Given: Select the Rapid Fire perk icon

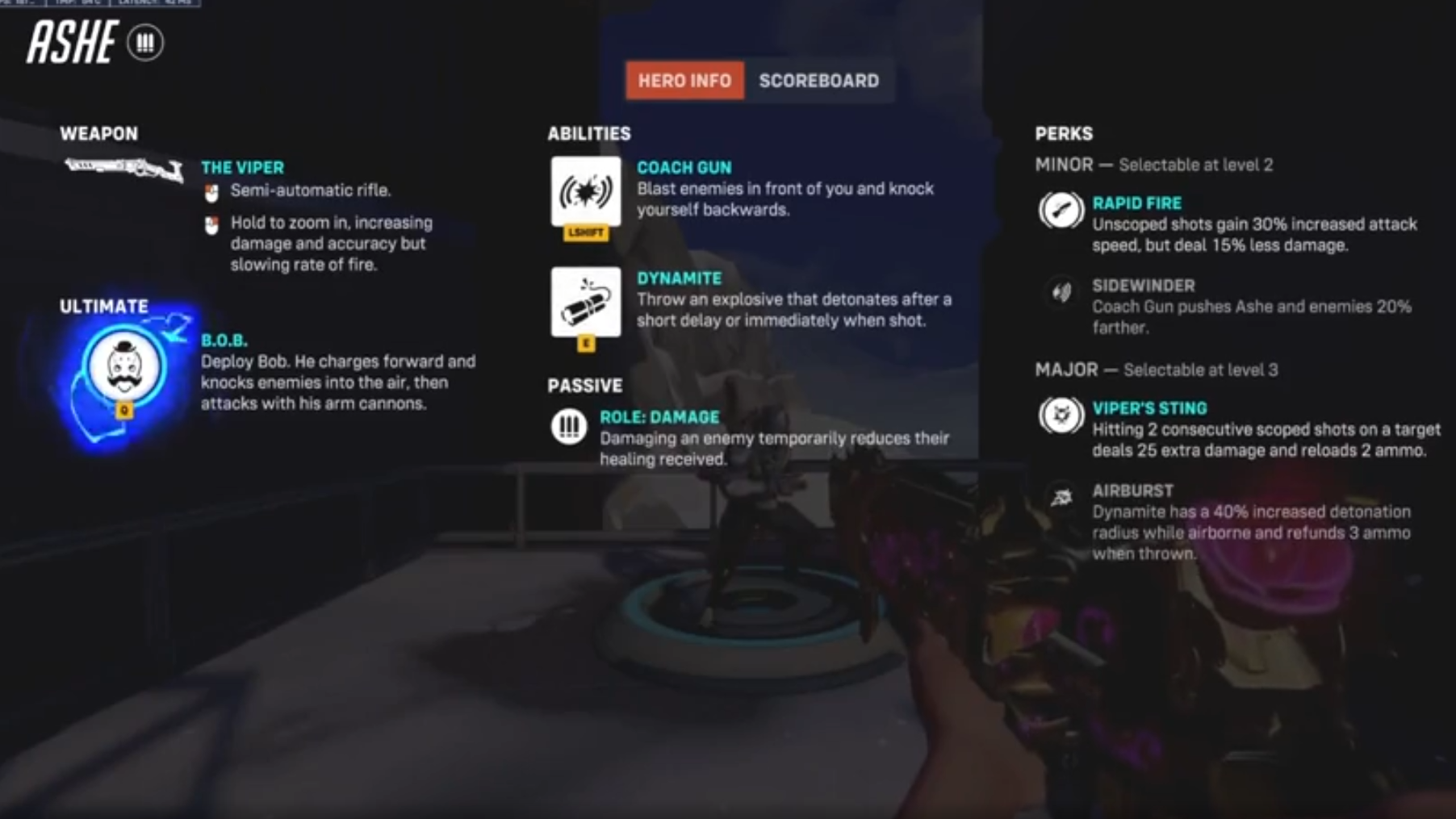Looking at the screenshot, I should tap(1060, 211).
